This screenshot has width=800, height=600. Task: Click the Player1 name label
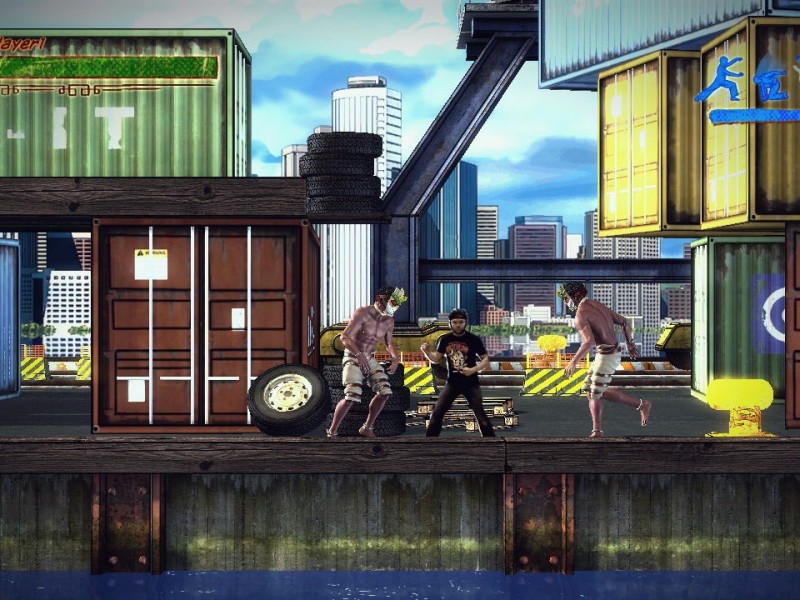point(21,43)
